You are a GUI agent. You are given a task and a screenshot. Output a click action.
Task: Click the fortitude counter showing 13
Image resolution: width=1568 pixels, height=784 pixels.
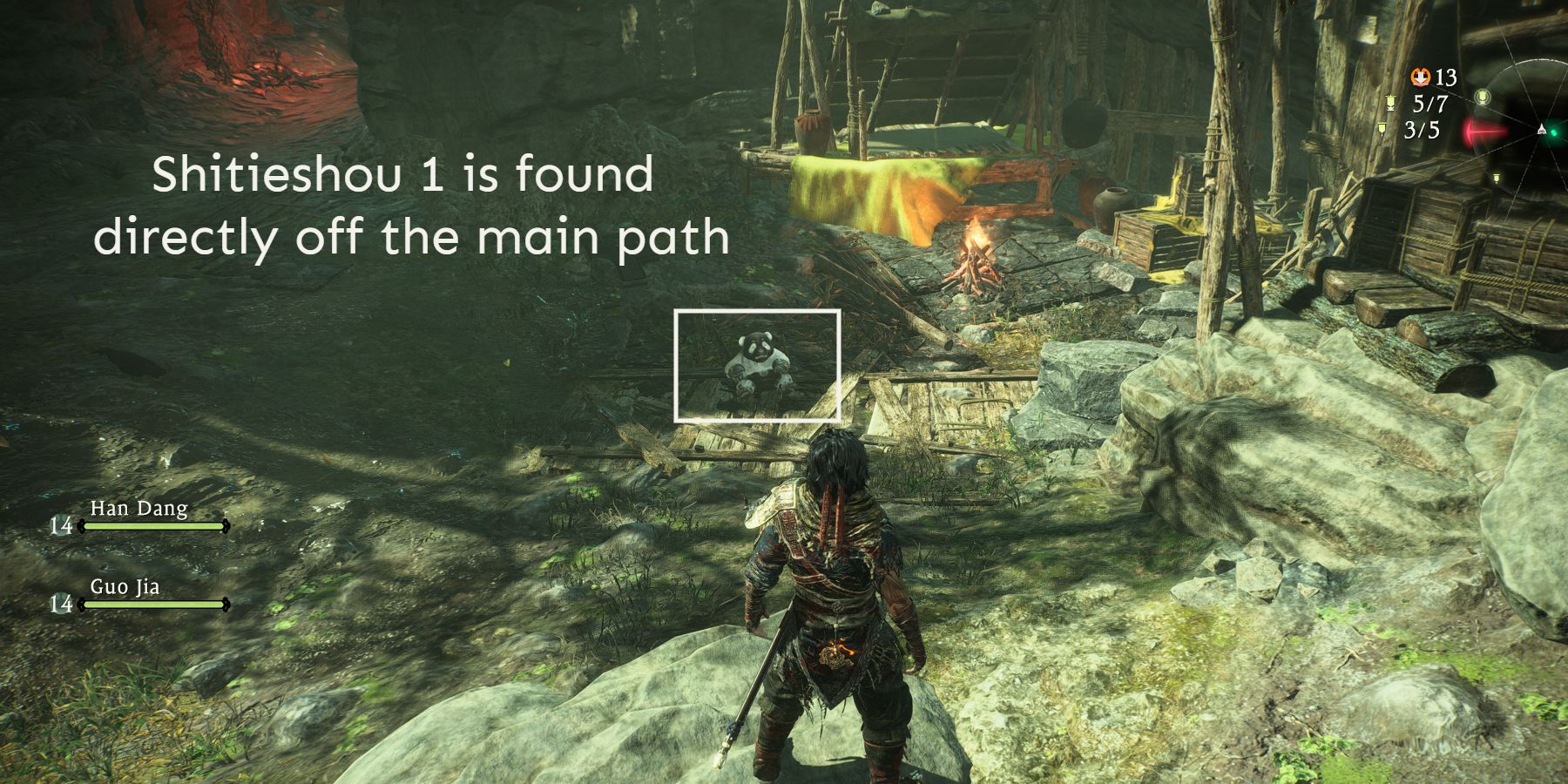pyautogui.click(x=1444, y=78)
